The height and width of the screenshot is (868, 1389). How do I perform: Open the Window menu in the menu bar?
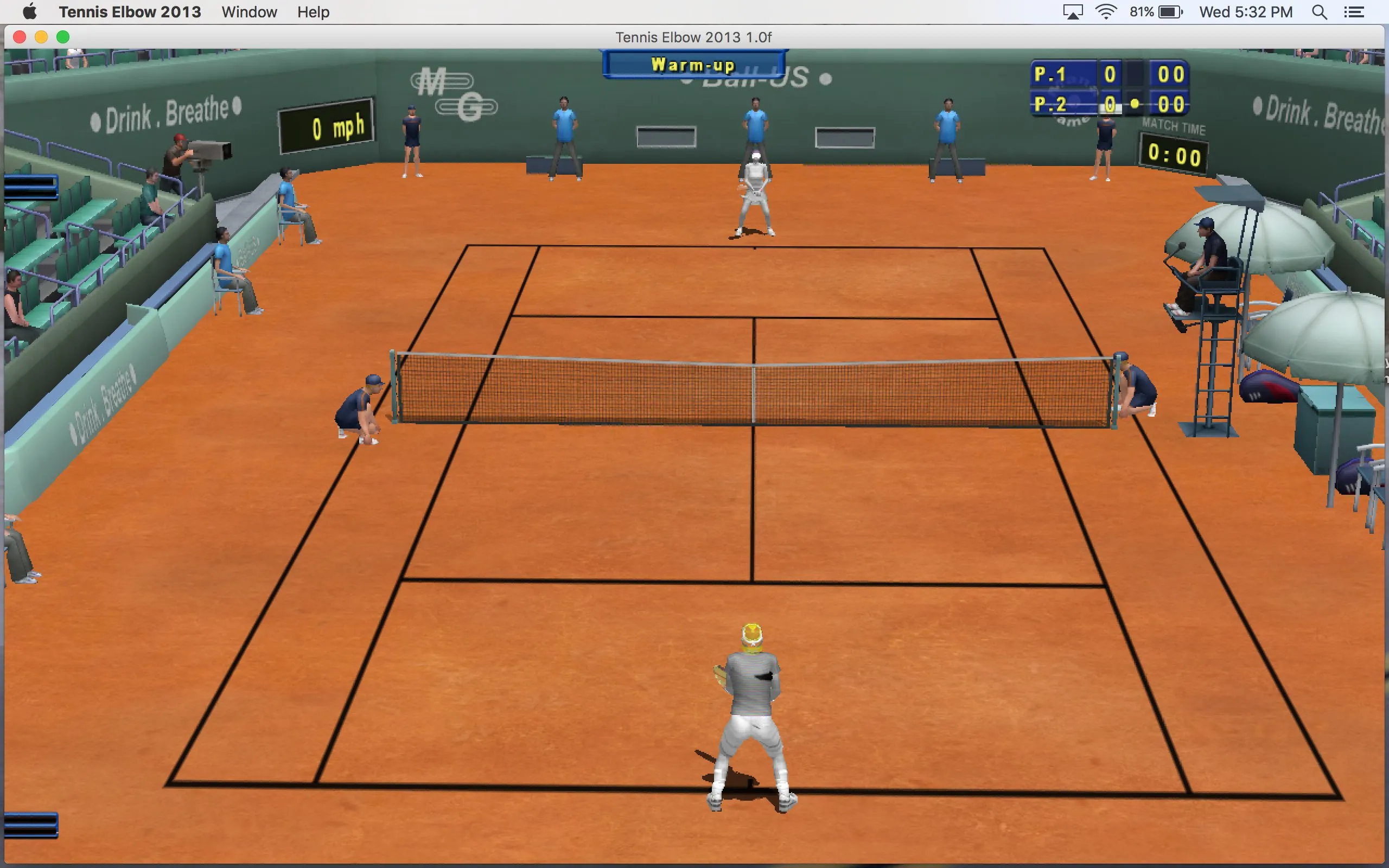point(249,12)
